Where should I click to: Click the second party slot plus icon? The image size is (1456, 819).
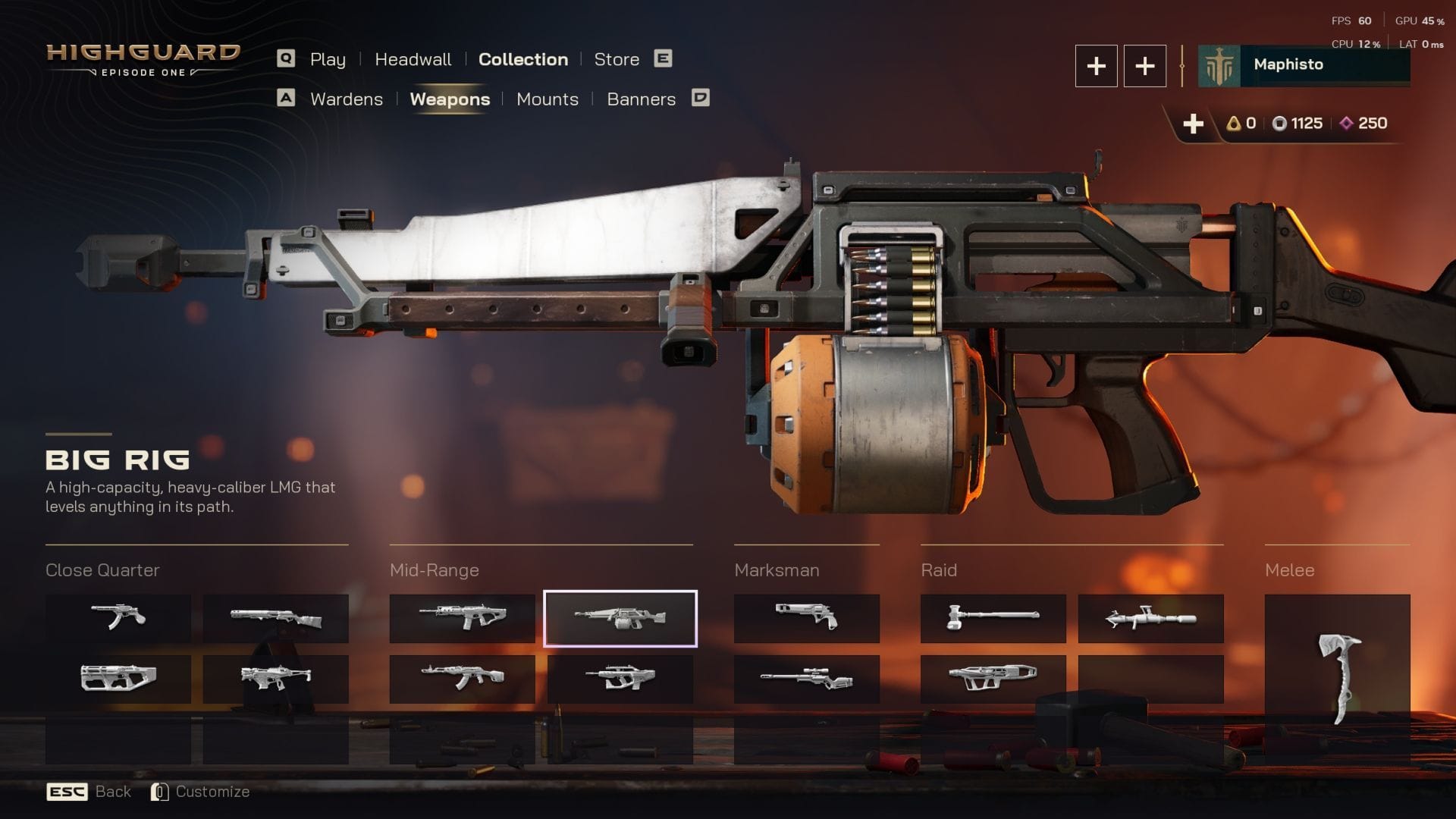pos(1144,66)
